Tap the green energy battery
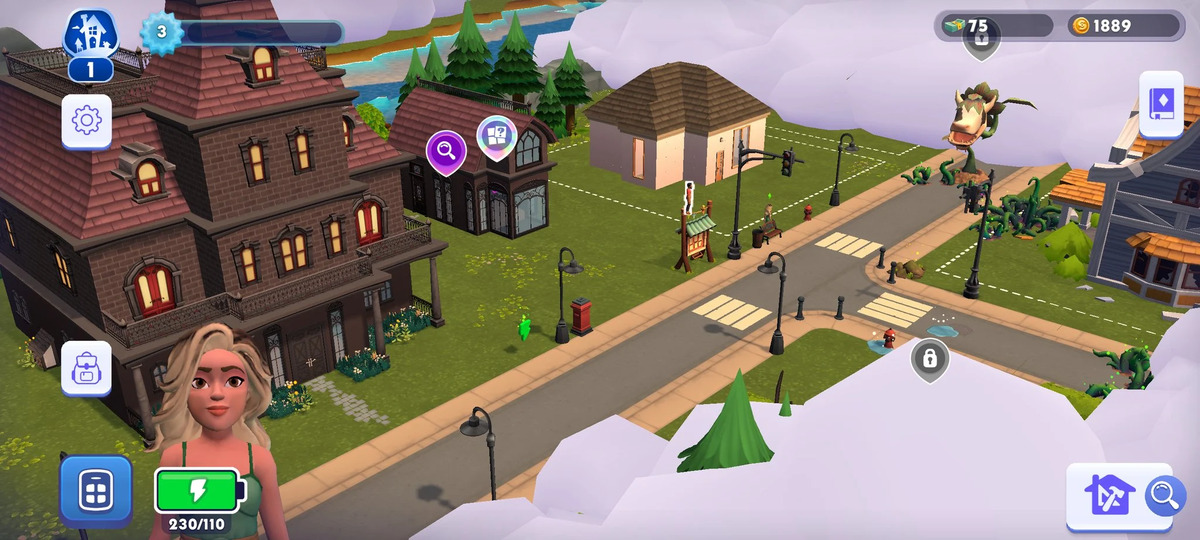 (x=197, y=490)
